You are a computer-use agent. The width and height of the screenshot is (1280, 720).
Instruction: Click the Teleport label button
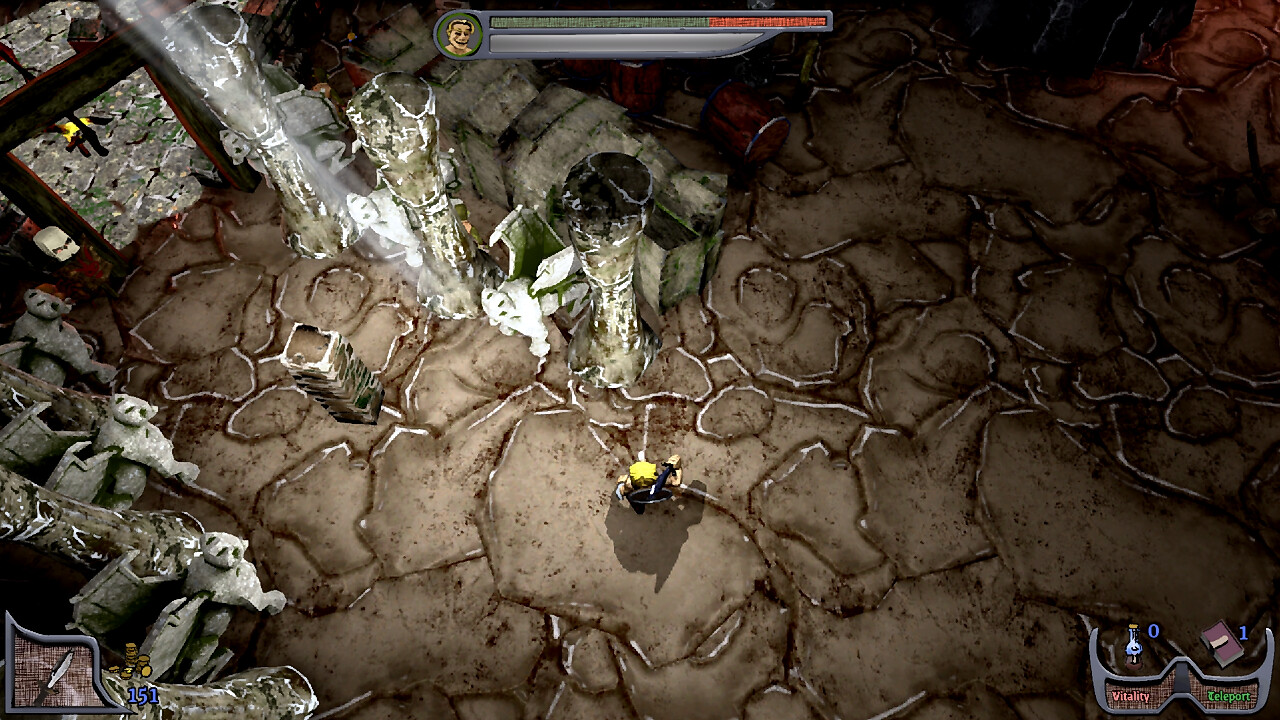(x=1228, y=696)
